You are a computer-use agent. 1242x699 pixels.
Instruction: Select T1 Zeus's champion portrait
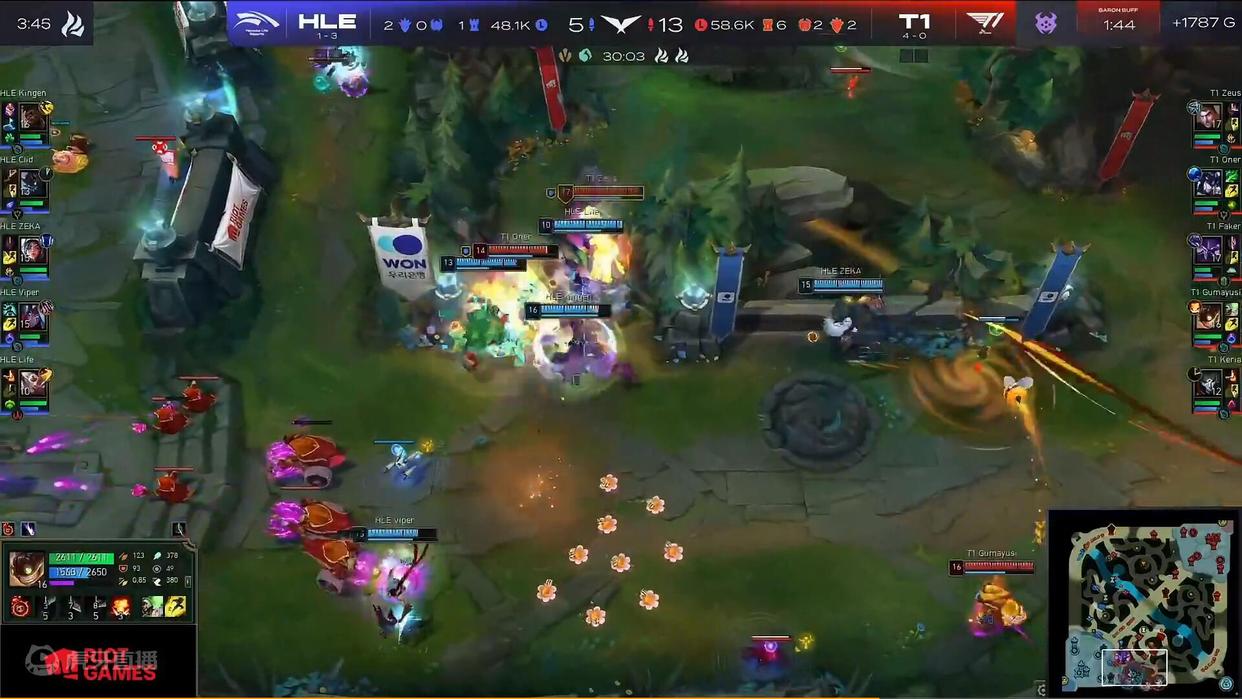coord(1209,117)
